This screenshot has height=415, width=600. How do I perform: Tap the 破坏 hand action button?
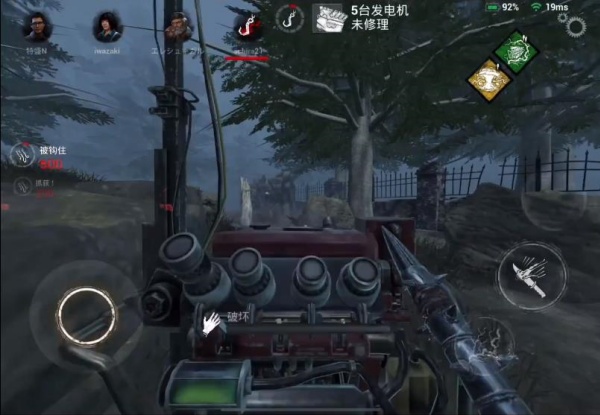click(211, 322)
